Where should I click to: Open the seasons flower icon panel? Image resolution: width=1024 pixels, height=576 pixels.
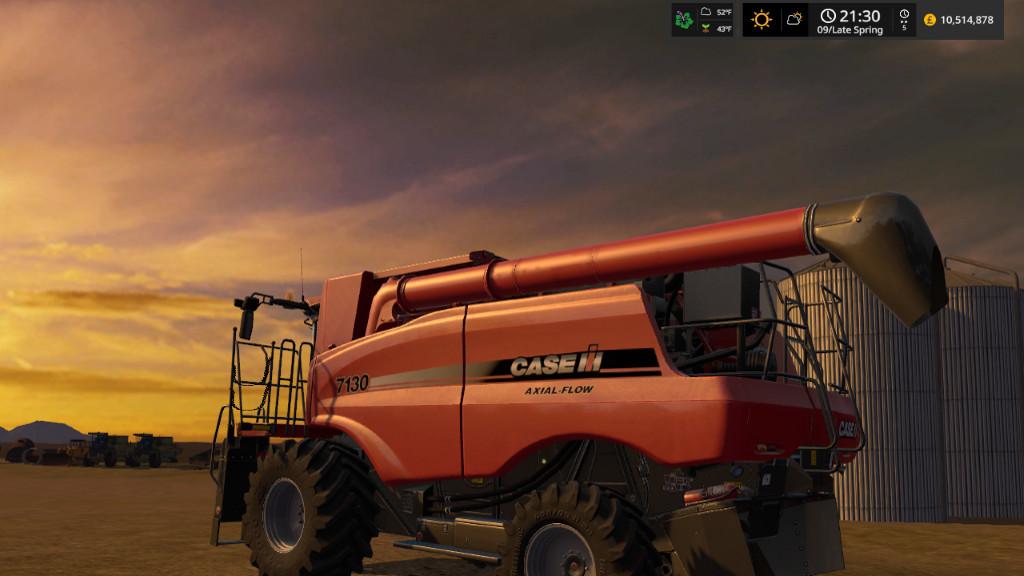point(685,19)
